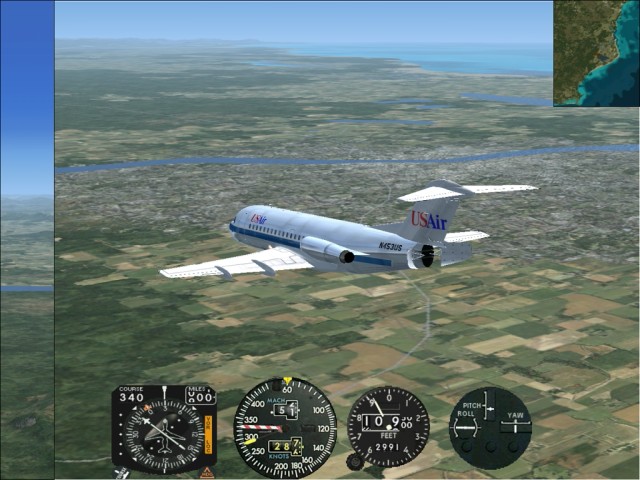
Task: Select the pitch roll yaw trim panel
Action: coord(490,427)
